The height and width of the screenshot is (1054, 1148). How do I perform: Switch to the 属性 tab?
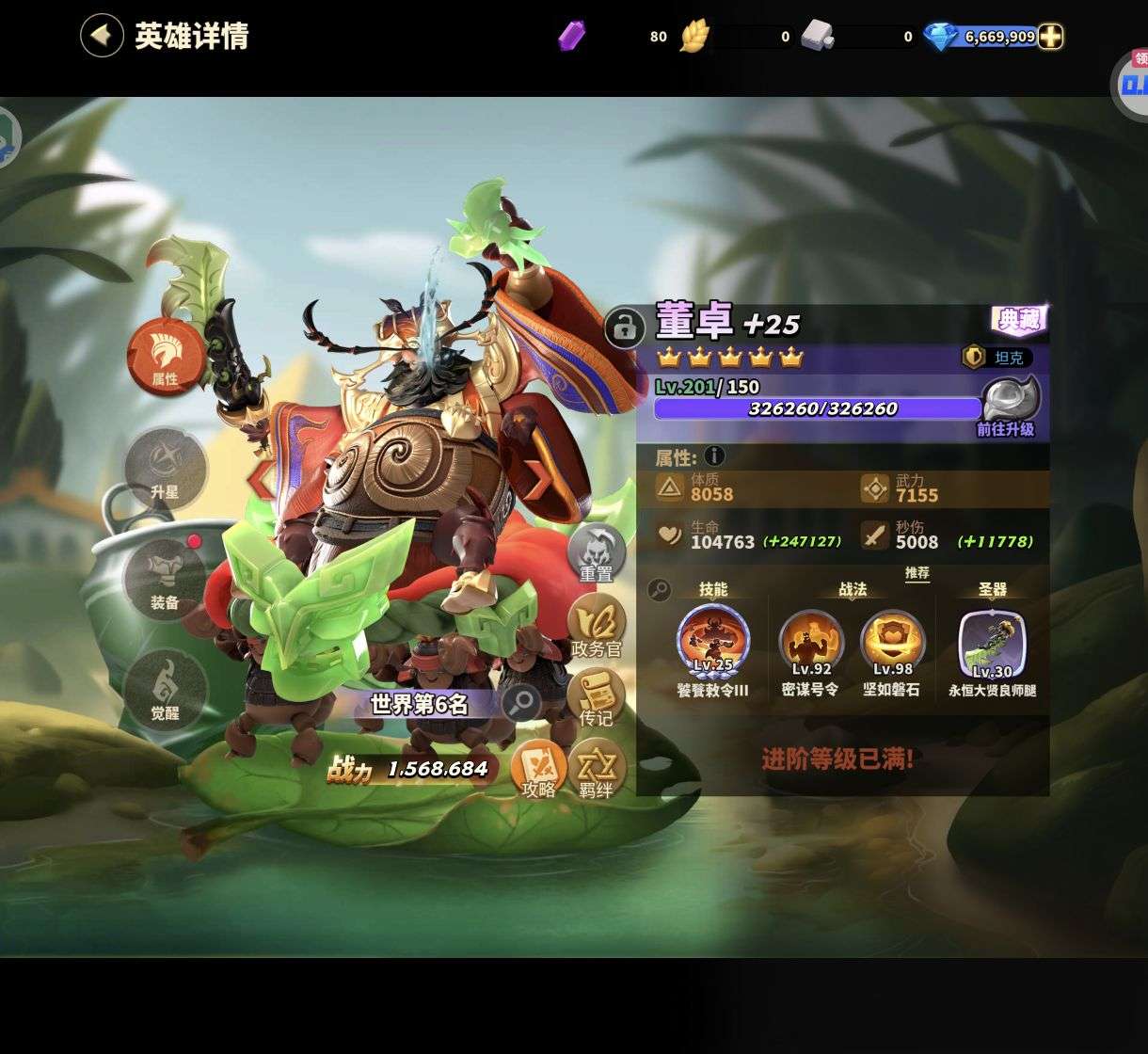[166, 357]
